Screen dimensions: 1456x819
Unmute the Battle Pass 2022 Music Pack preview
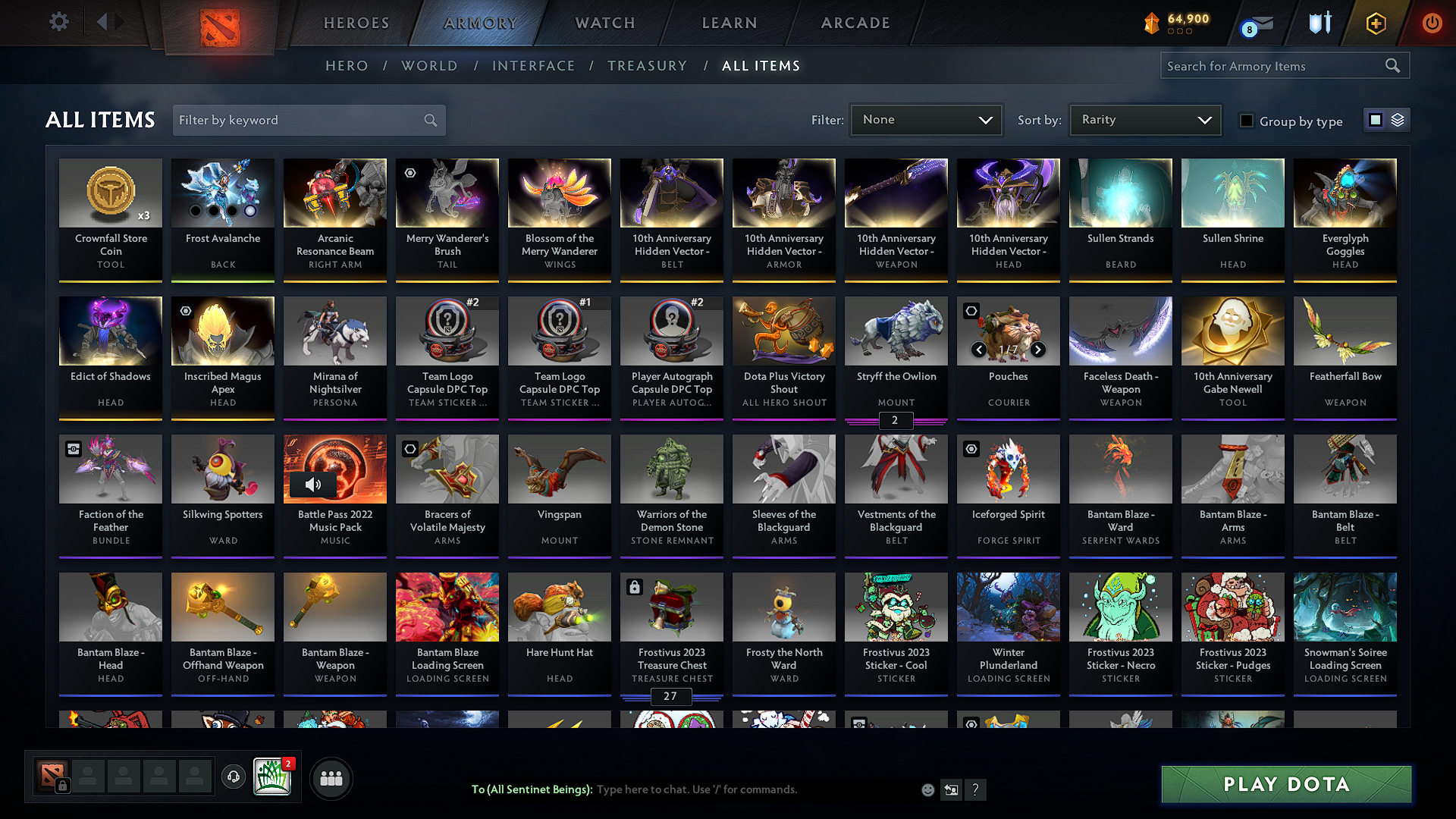pyautogui.click(x=313, y=485)
